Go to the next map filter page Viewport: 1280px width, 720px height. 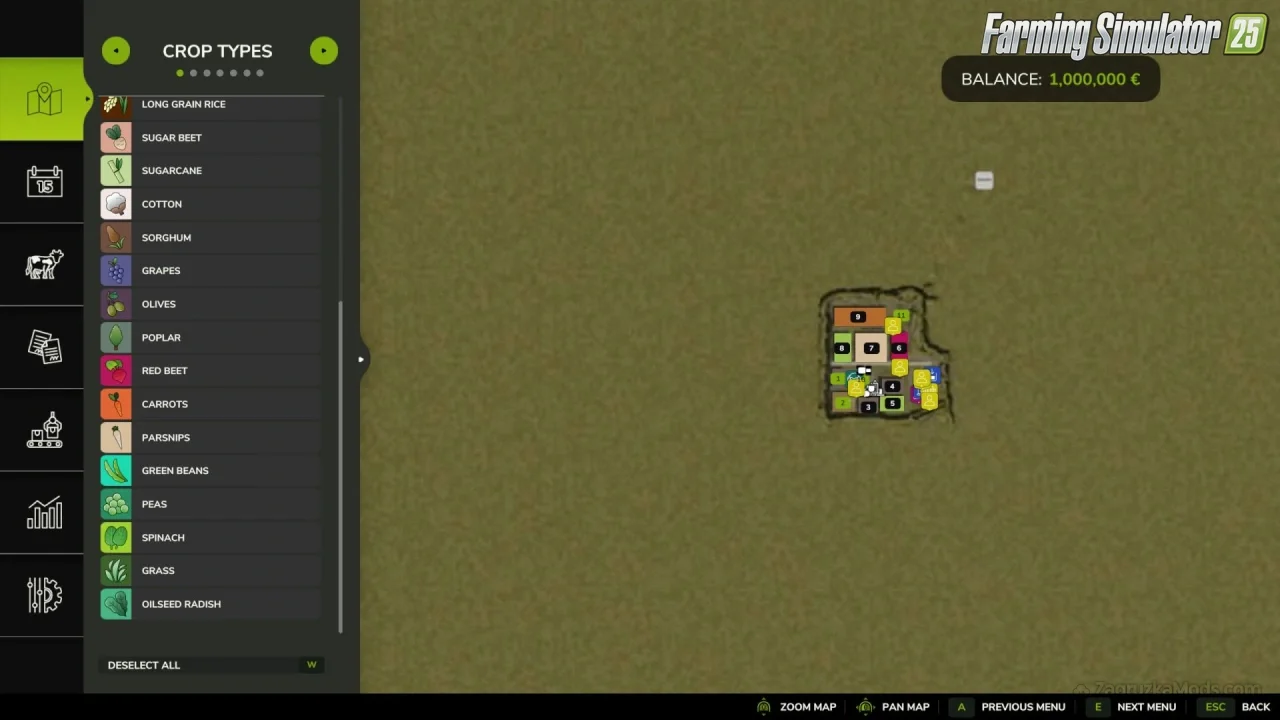323,51
